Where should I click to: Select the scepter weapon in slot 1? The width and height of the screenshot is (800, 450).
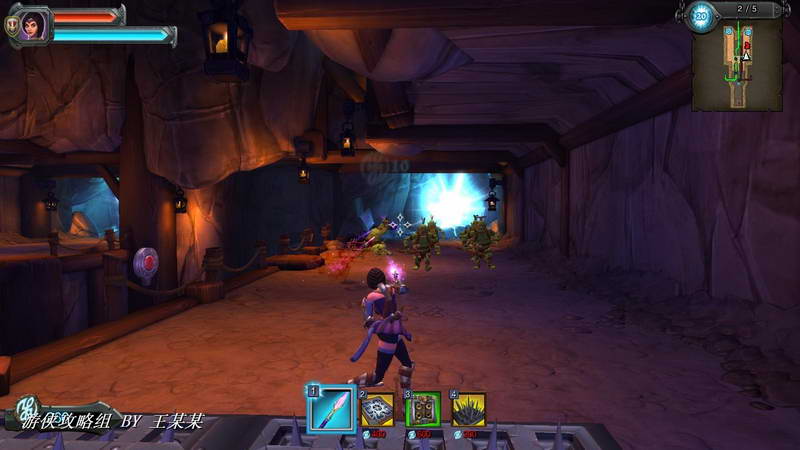point(332,409)
